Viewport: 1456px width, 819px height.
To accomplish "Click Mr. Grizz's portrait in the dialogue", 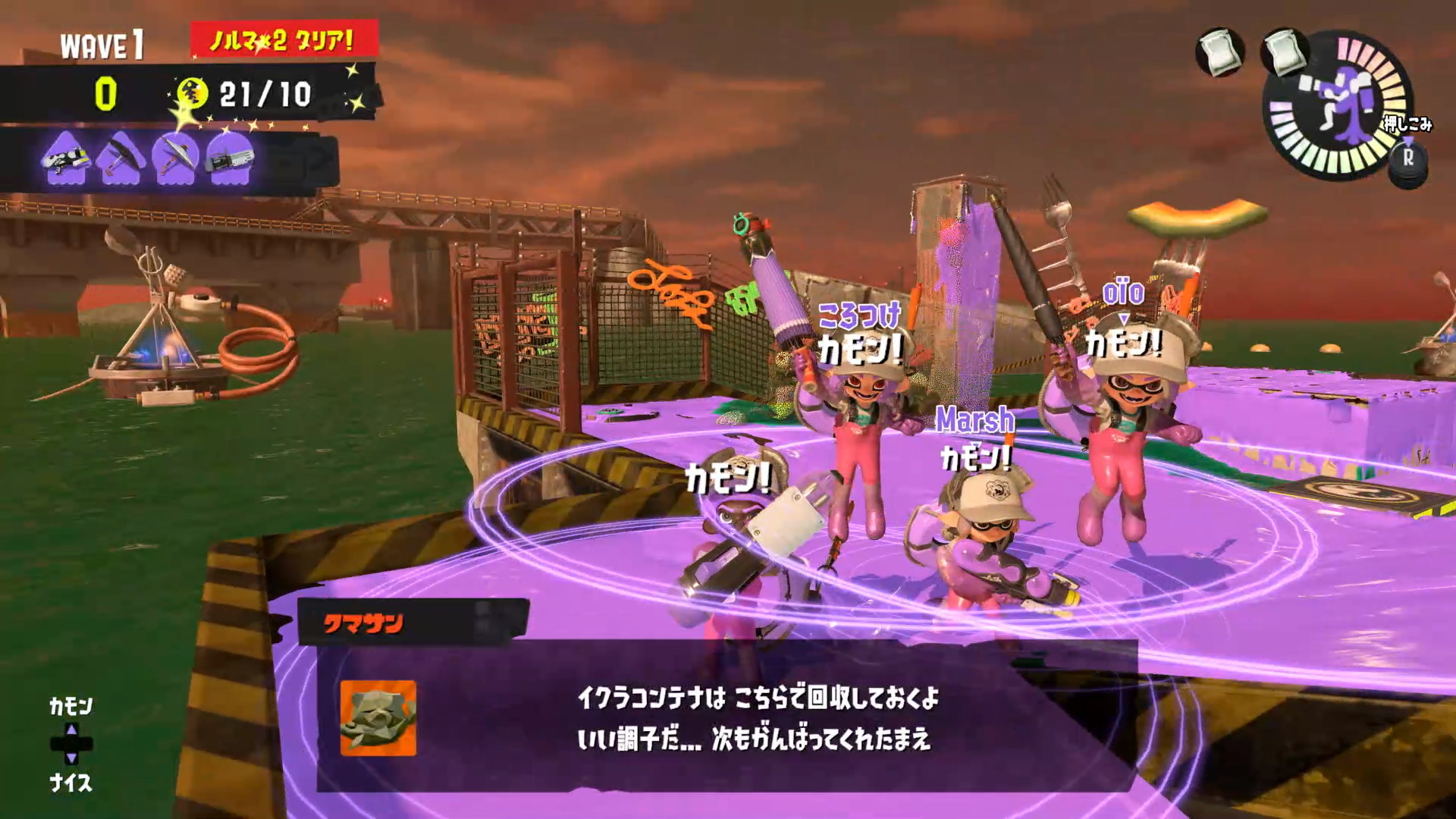I will tap(378, 717).
